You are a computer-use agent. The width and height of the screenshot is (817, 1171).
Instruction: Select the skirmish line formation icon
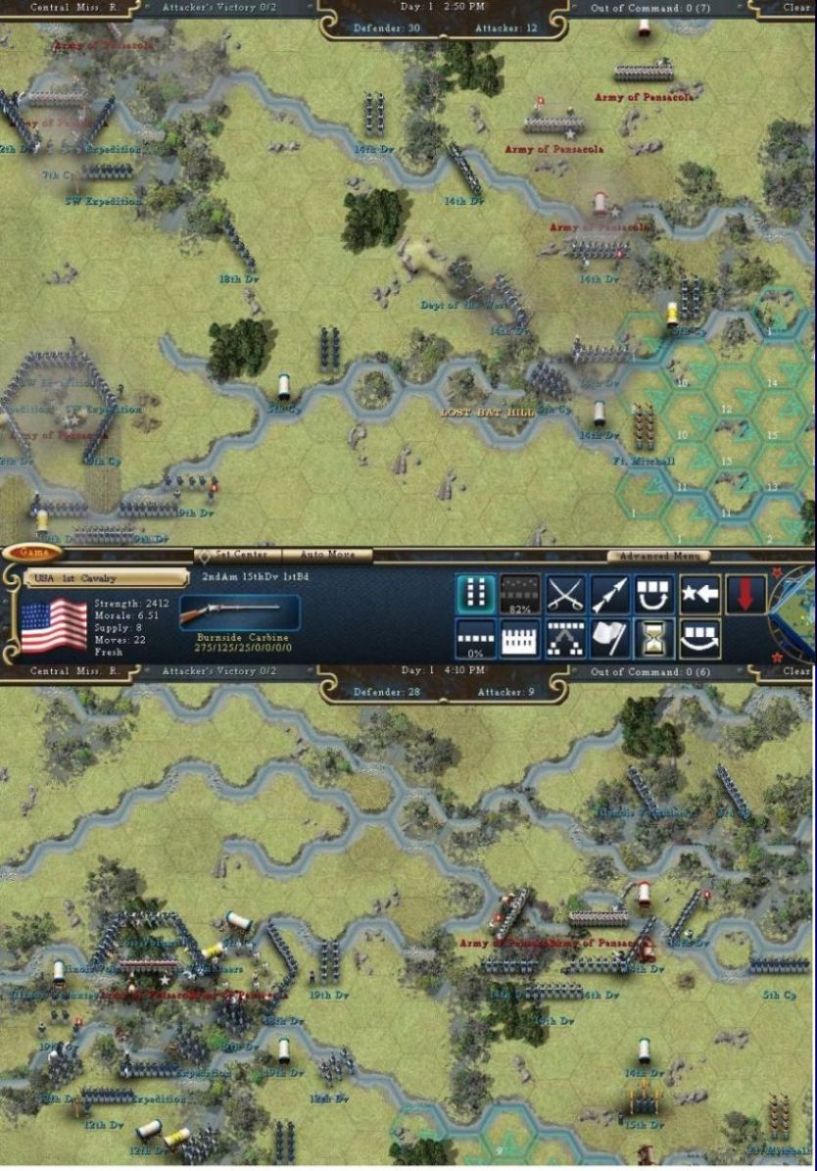point(476,639)
